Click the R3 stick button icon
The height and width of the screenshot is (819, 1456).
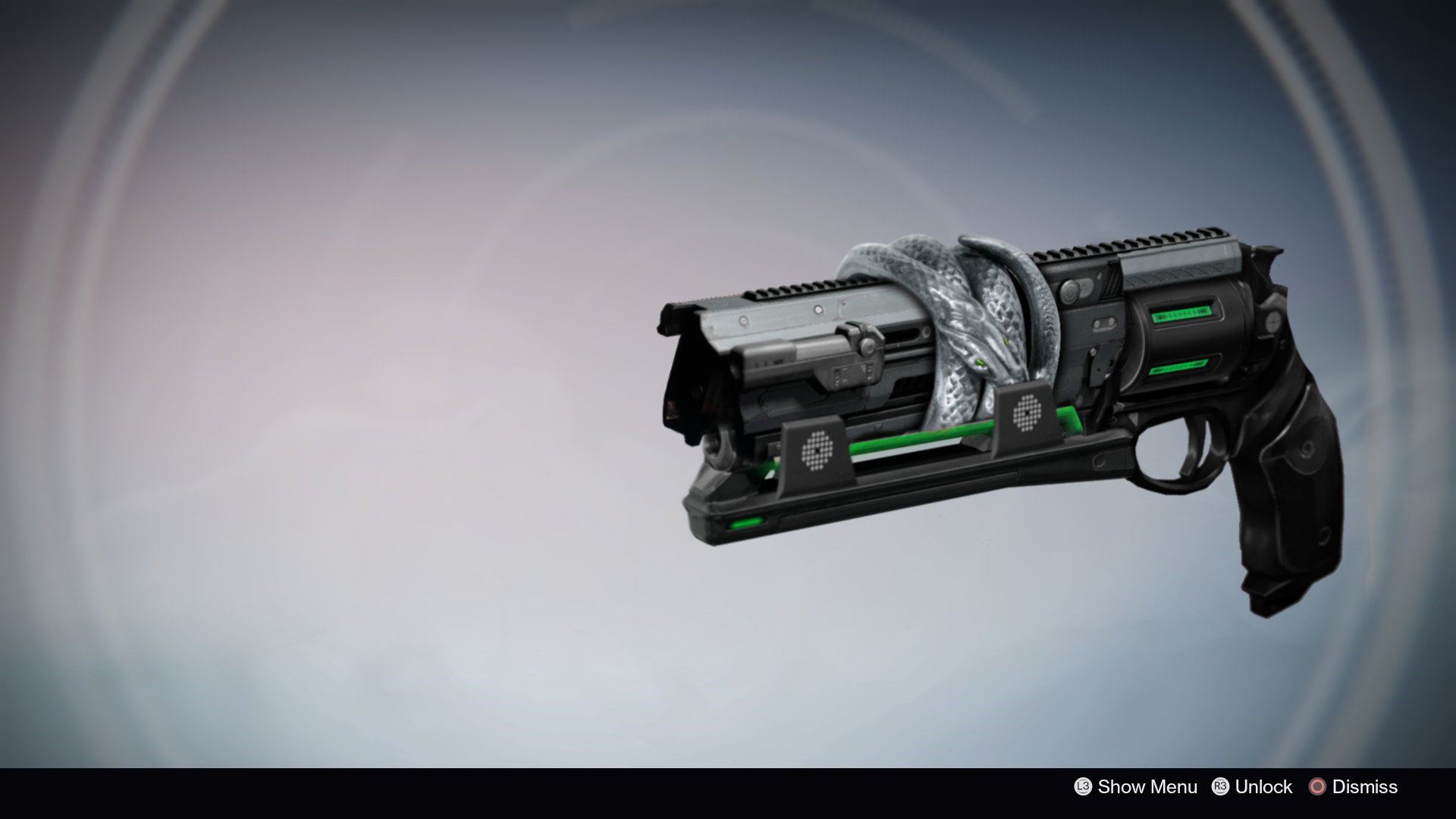pyautogui.click(x=1221, y=787)
